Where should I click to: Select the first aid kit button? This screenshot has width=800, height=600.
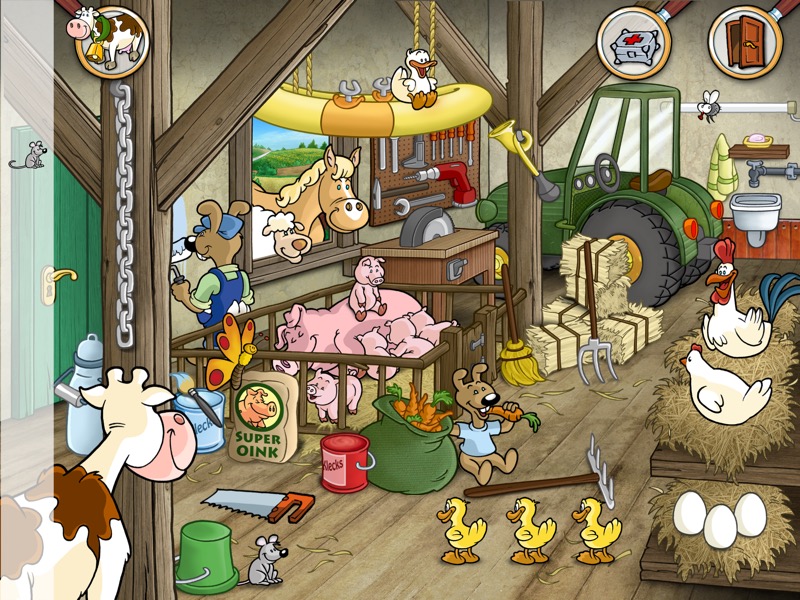634,43
